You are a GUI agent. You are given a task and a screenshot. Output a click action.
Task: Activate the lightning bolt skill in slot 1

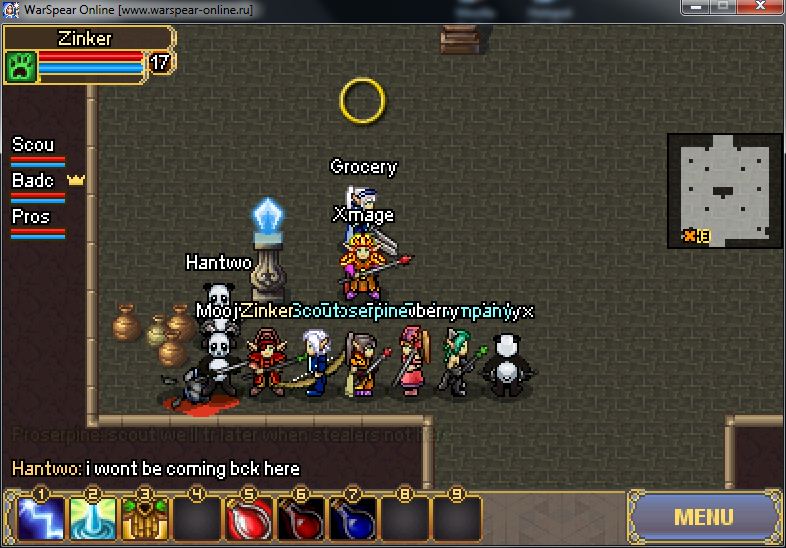click(41, 519)
